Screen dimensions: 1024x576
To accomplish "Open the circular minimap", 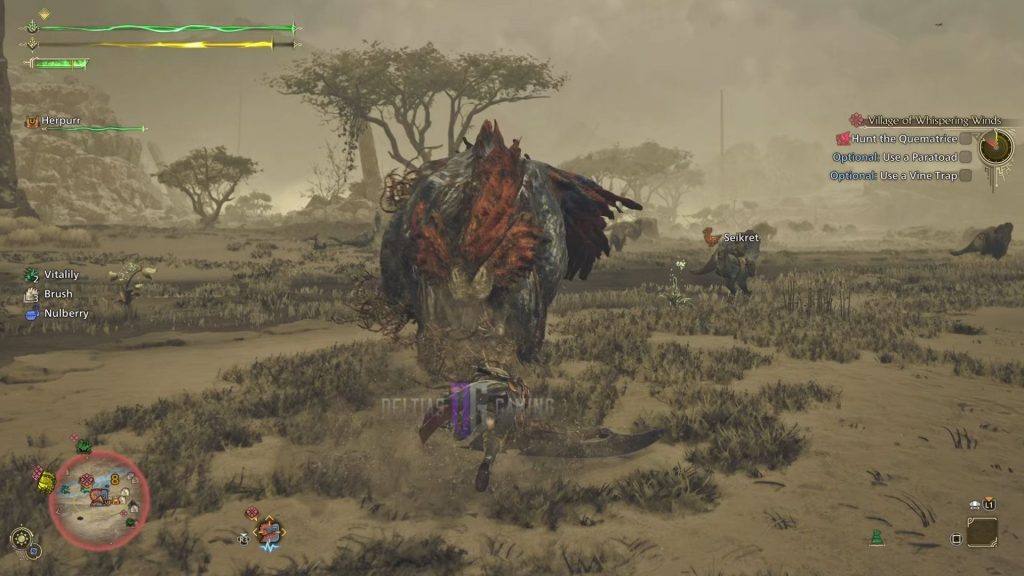I will [x=99, y=499].
